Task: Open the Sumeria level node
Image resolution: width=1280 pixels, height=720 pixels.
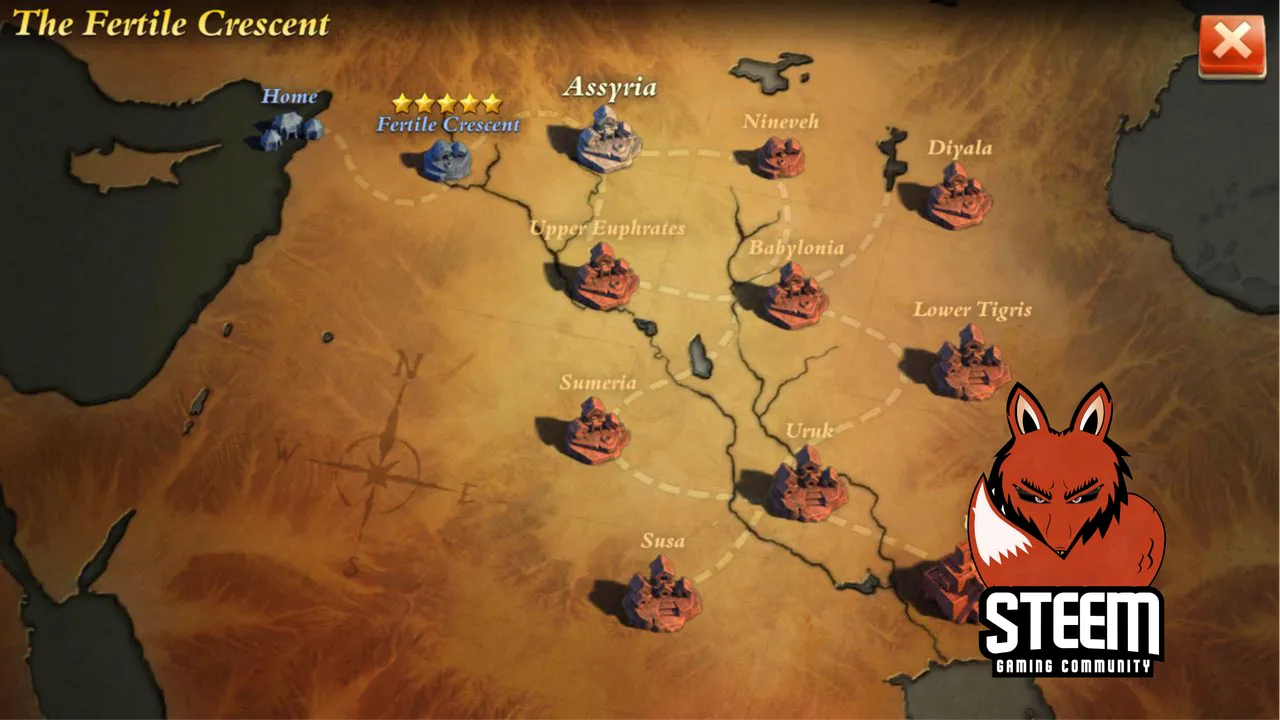Action: click(x=597, y=430)
